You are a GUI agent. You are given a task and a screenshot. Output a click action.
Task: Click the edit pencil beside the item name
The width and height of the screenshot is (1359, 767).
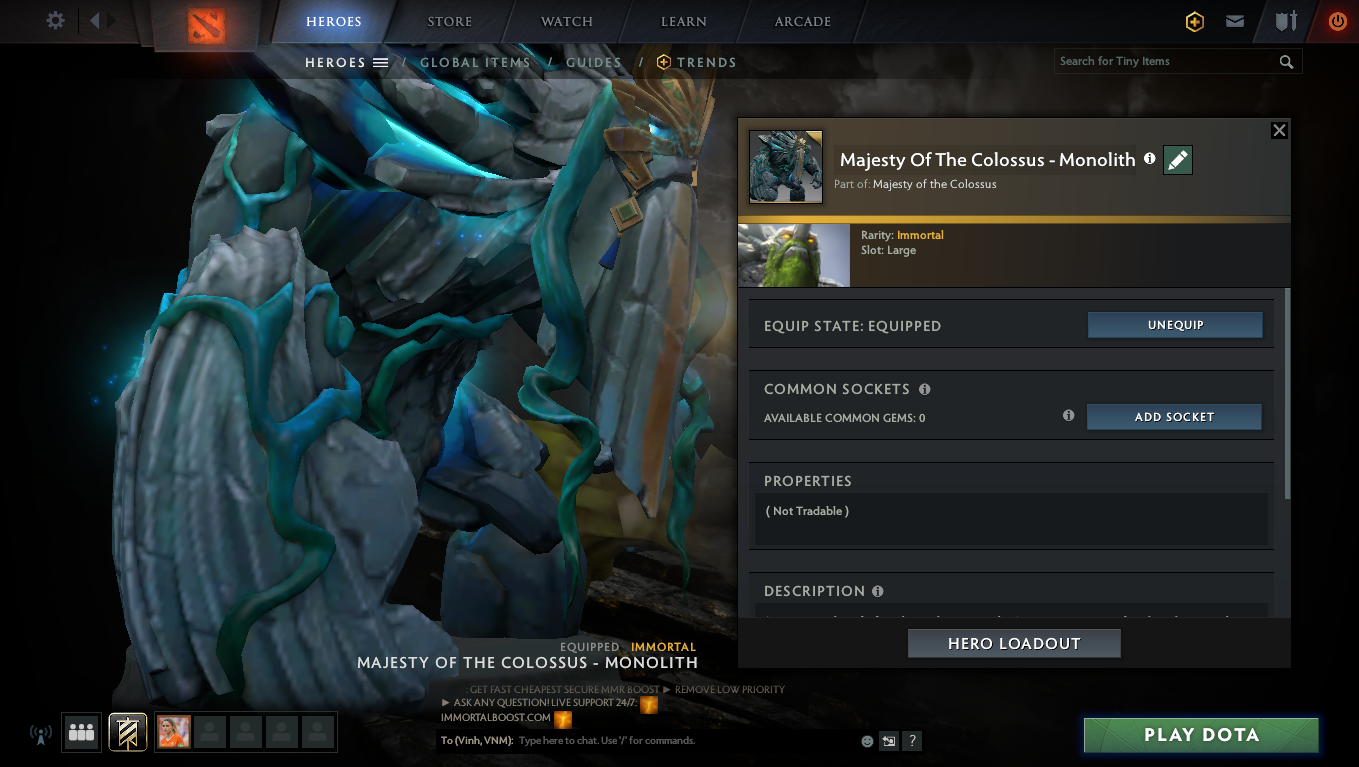[x=1177, y=160]
